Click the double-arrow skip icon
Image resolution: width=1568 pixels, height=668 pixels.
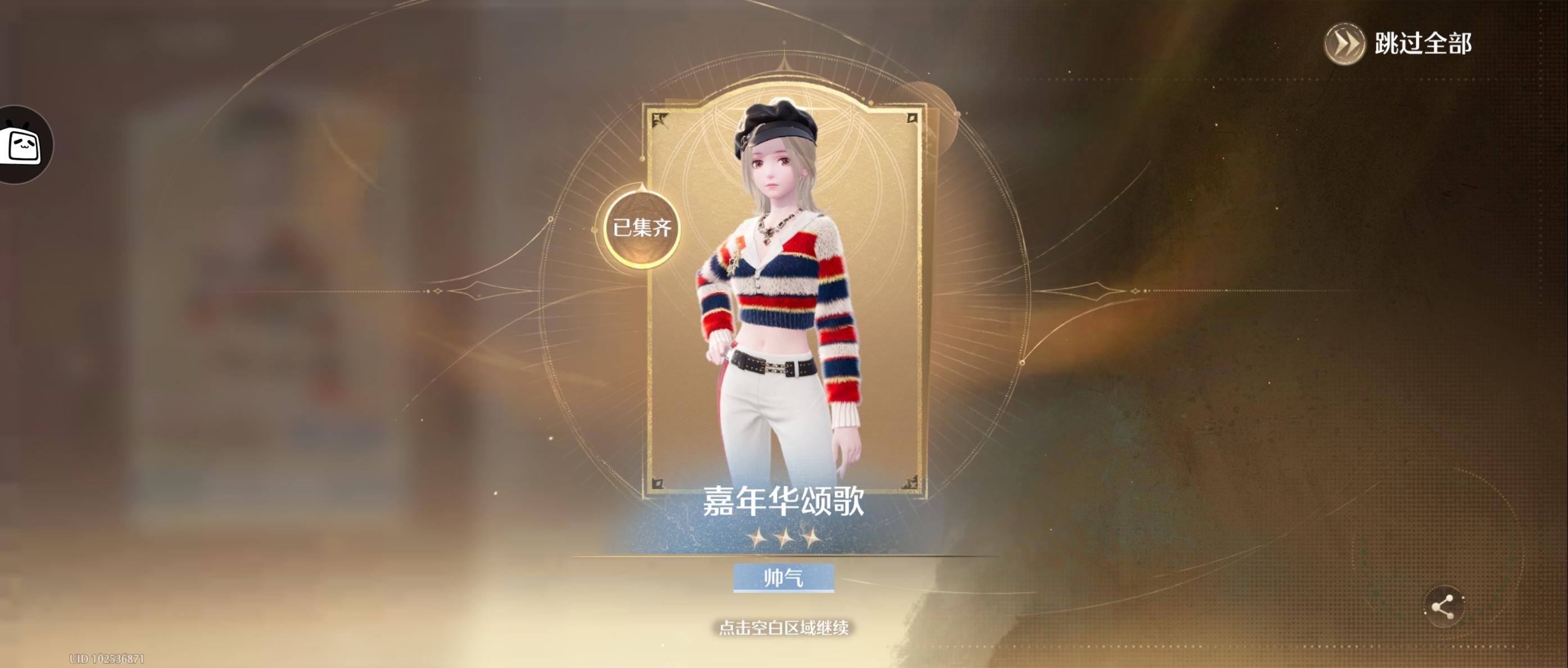coord(1347,43)
